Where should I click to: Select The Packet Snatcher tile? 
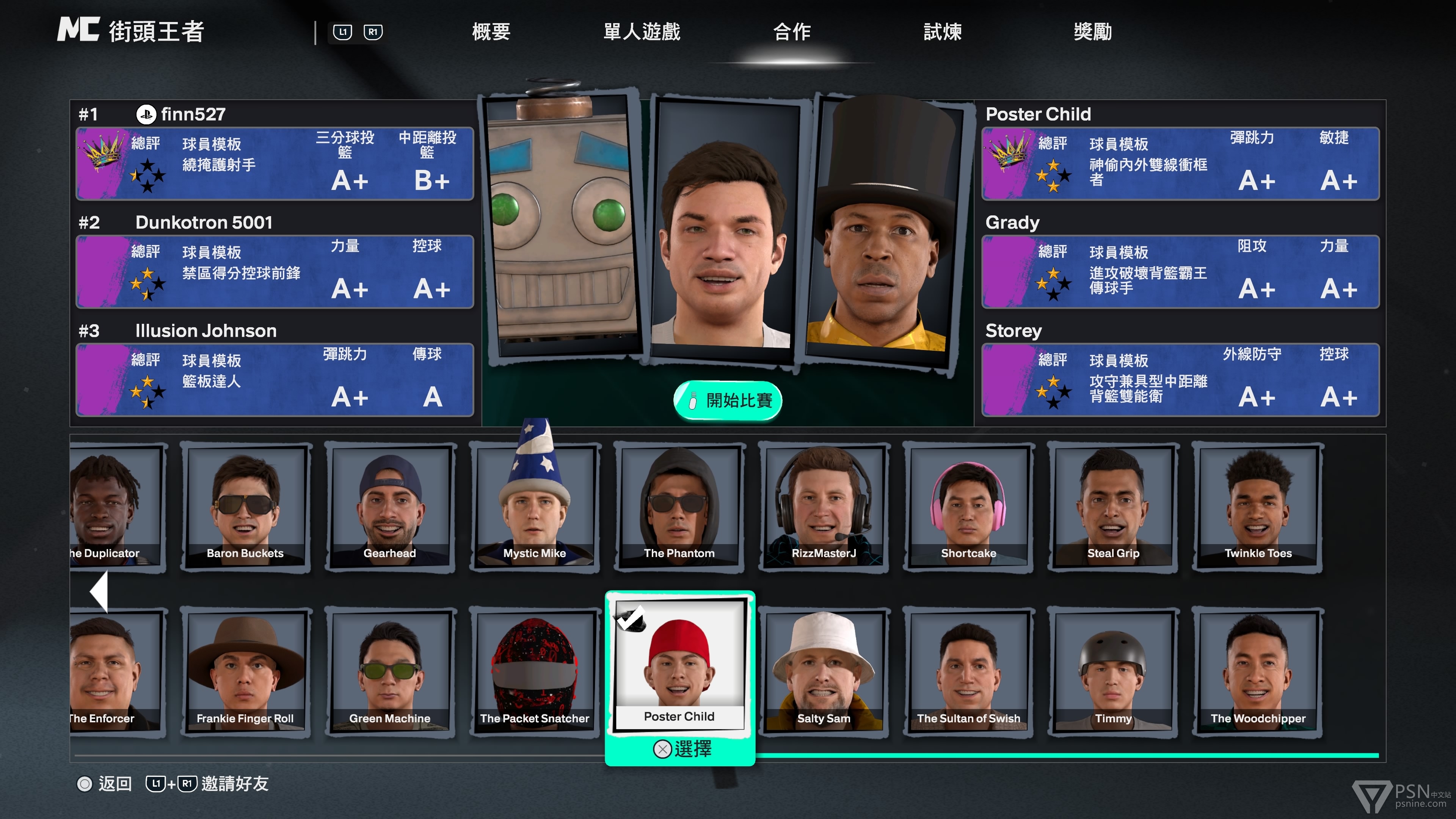click(x=535, y=672)
